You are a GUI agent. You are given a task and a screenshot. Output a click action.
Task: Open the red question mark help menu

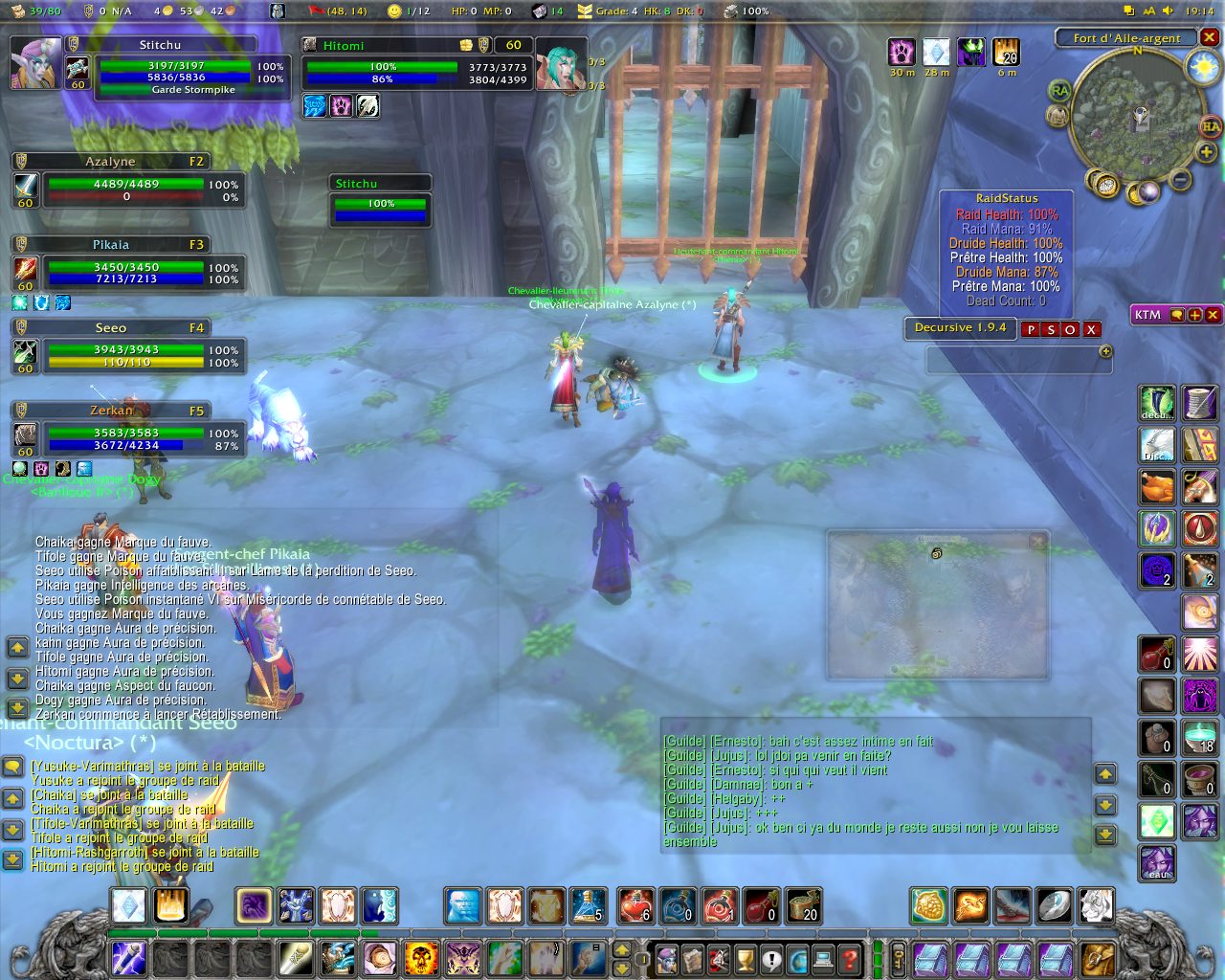coord(850,958)
